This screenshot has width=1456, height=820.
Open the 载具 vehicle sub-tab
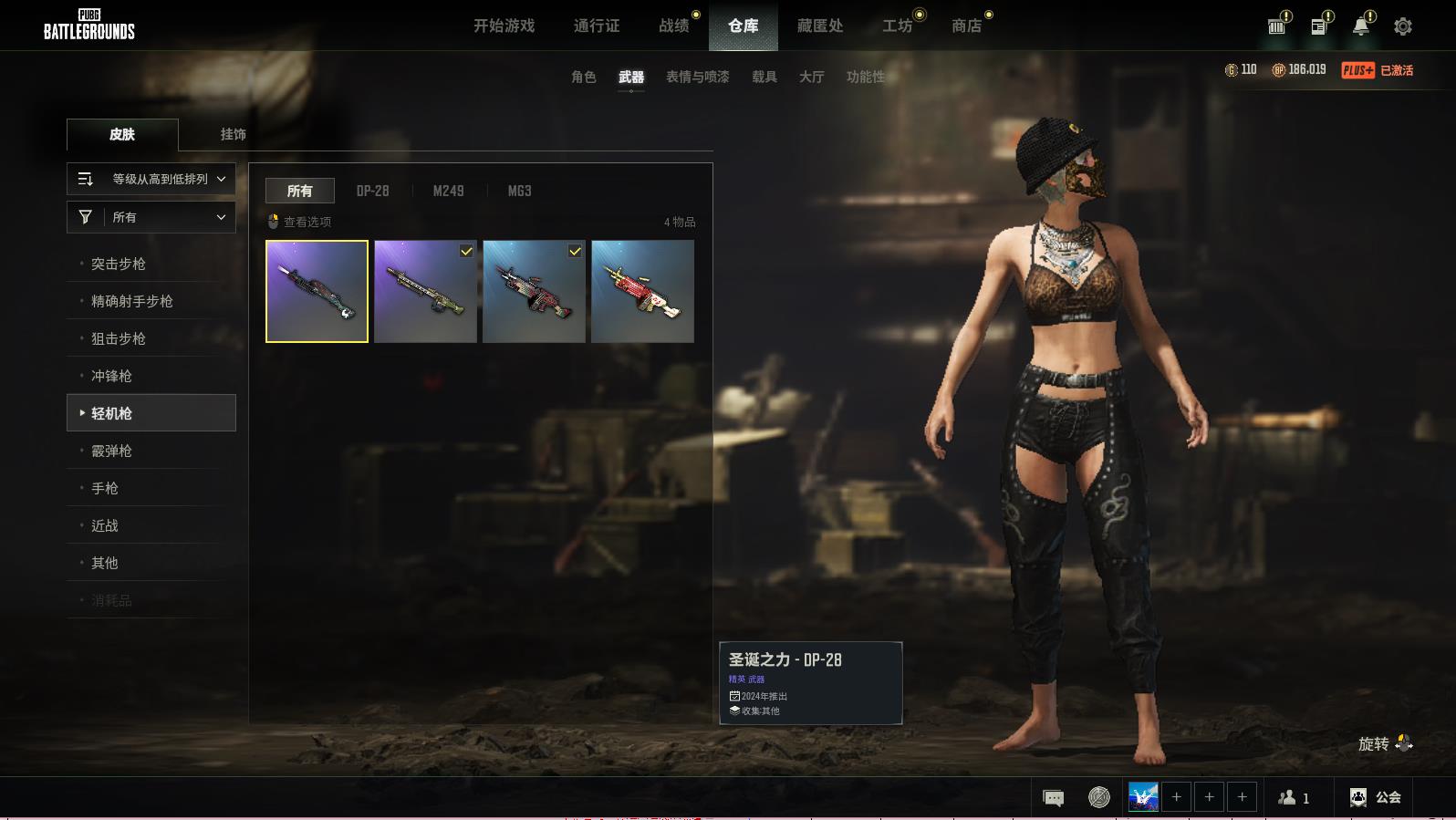[x=764, y=77]
